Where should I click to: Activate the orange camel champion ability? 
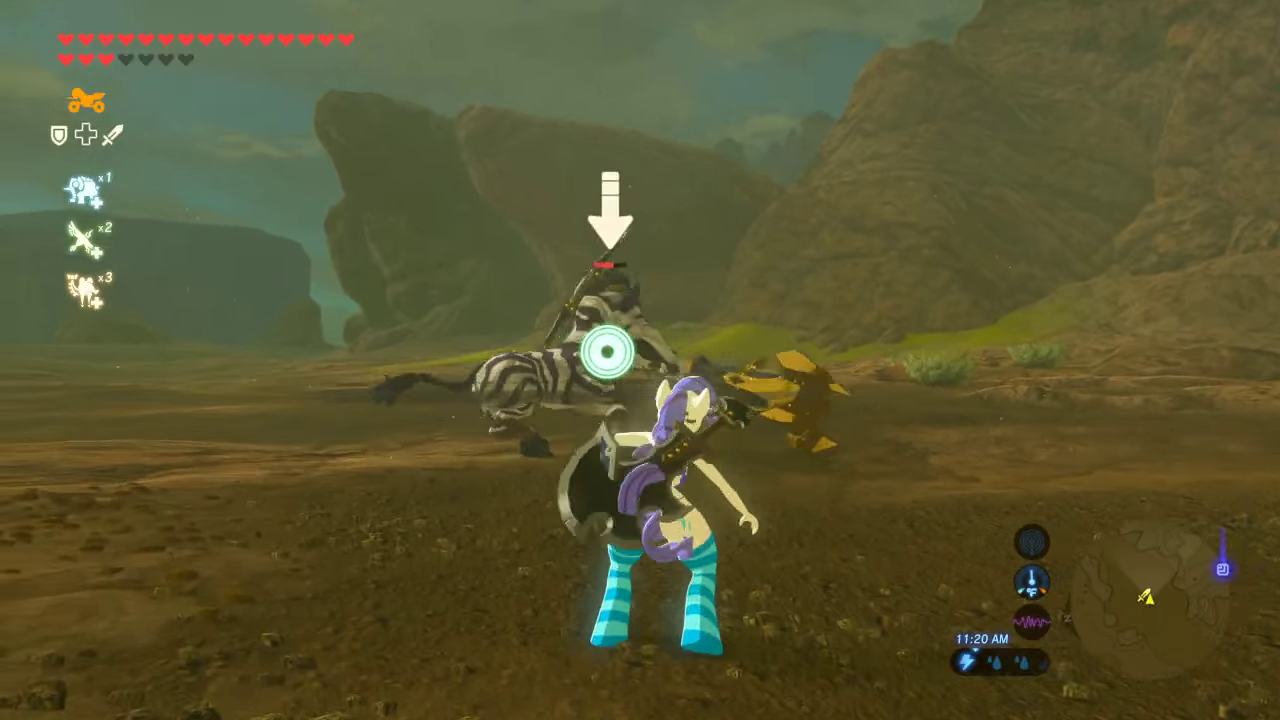84,290
